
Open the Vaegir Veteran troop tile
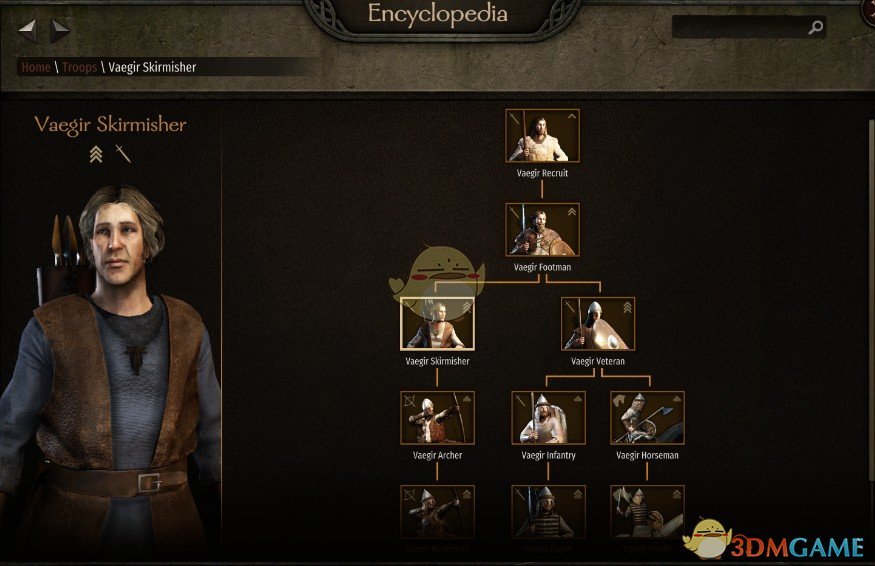(597, 324)
